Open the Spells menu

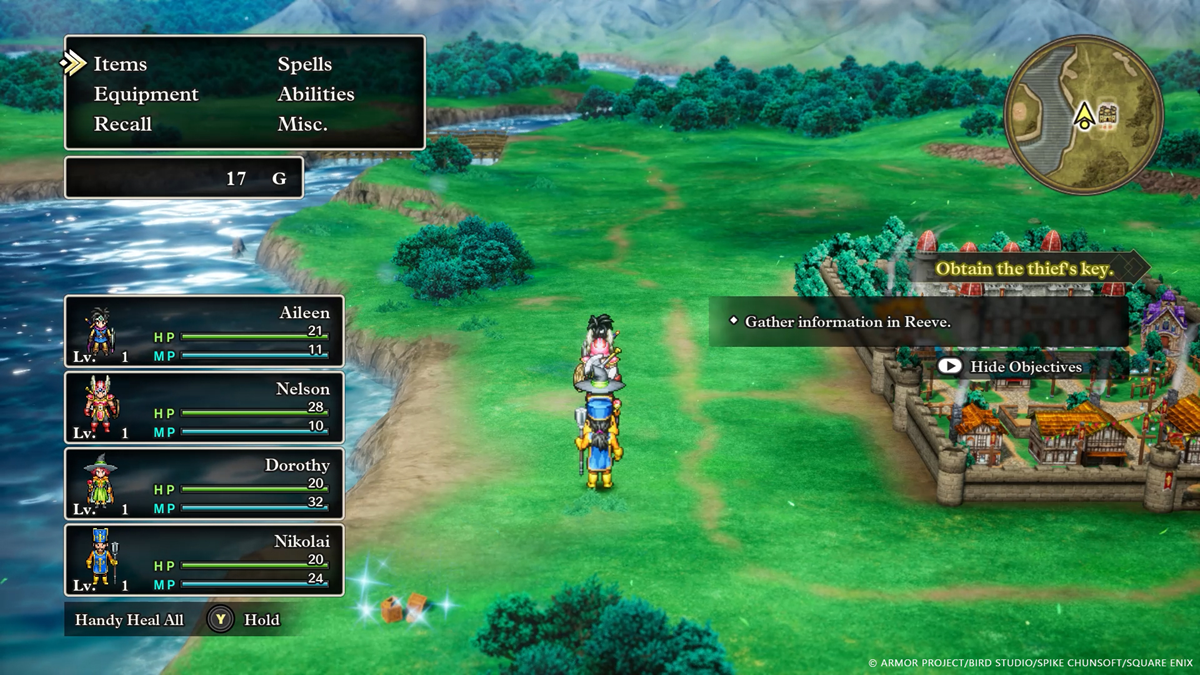click(x=305, y=64)
